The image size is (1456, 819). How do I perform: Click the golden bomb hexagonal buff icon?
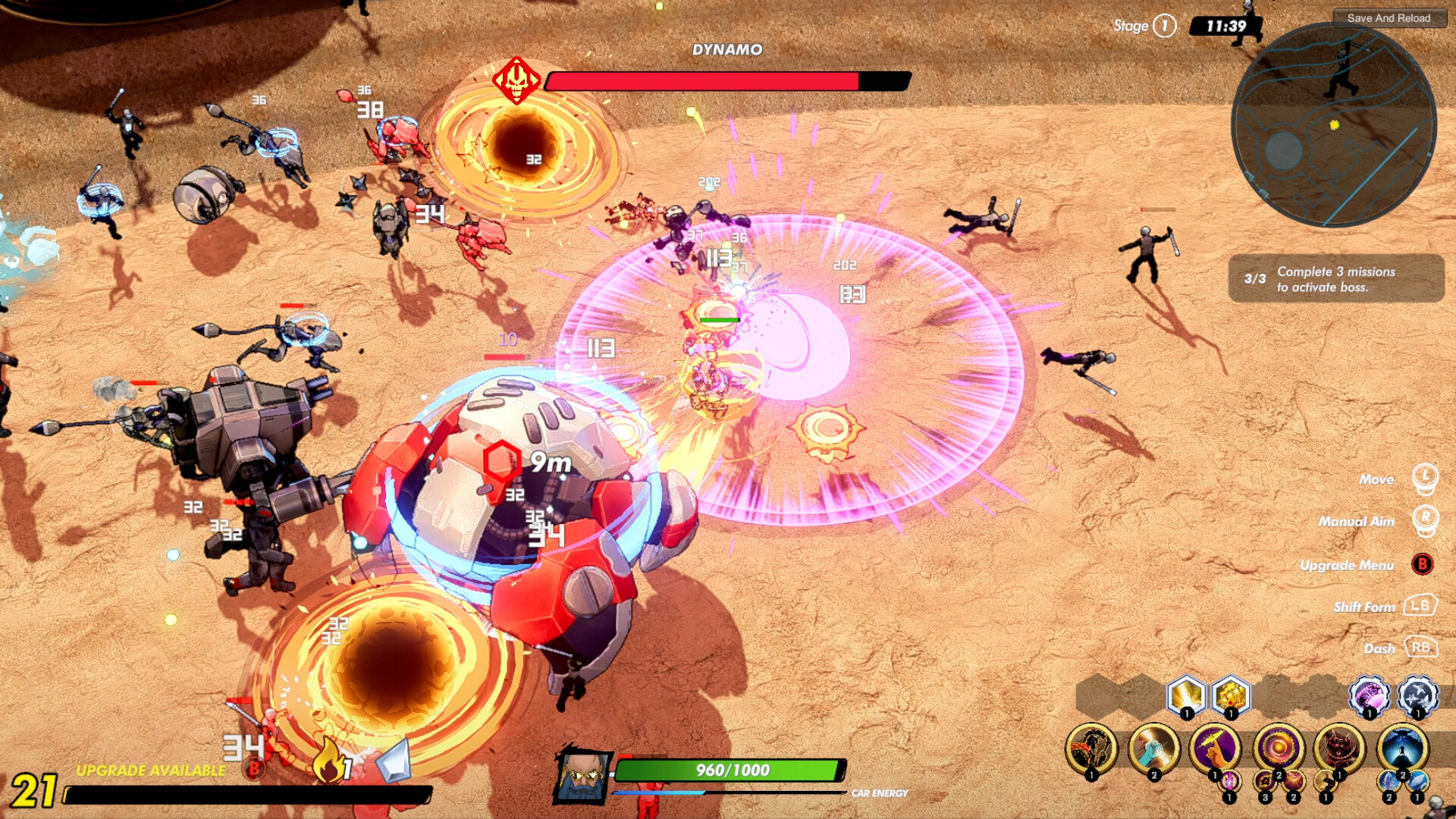(x=1230, y=697)
